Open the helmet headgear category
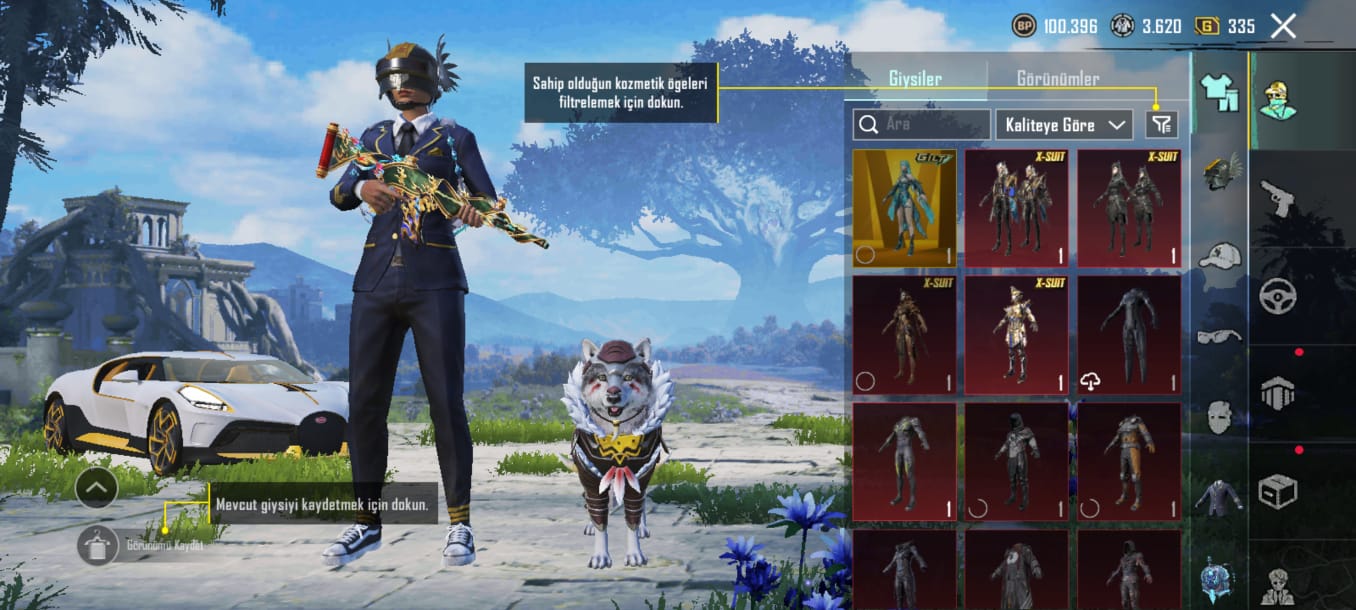Screen dimensions: 1356x610 click(1219, 171)
